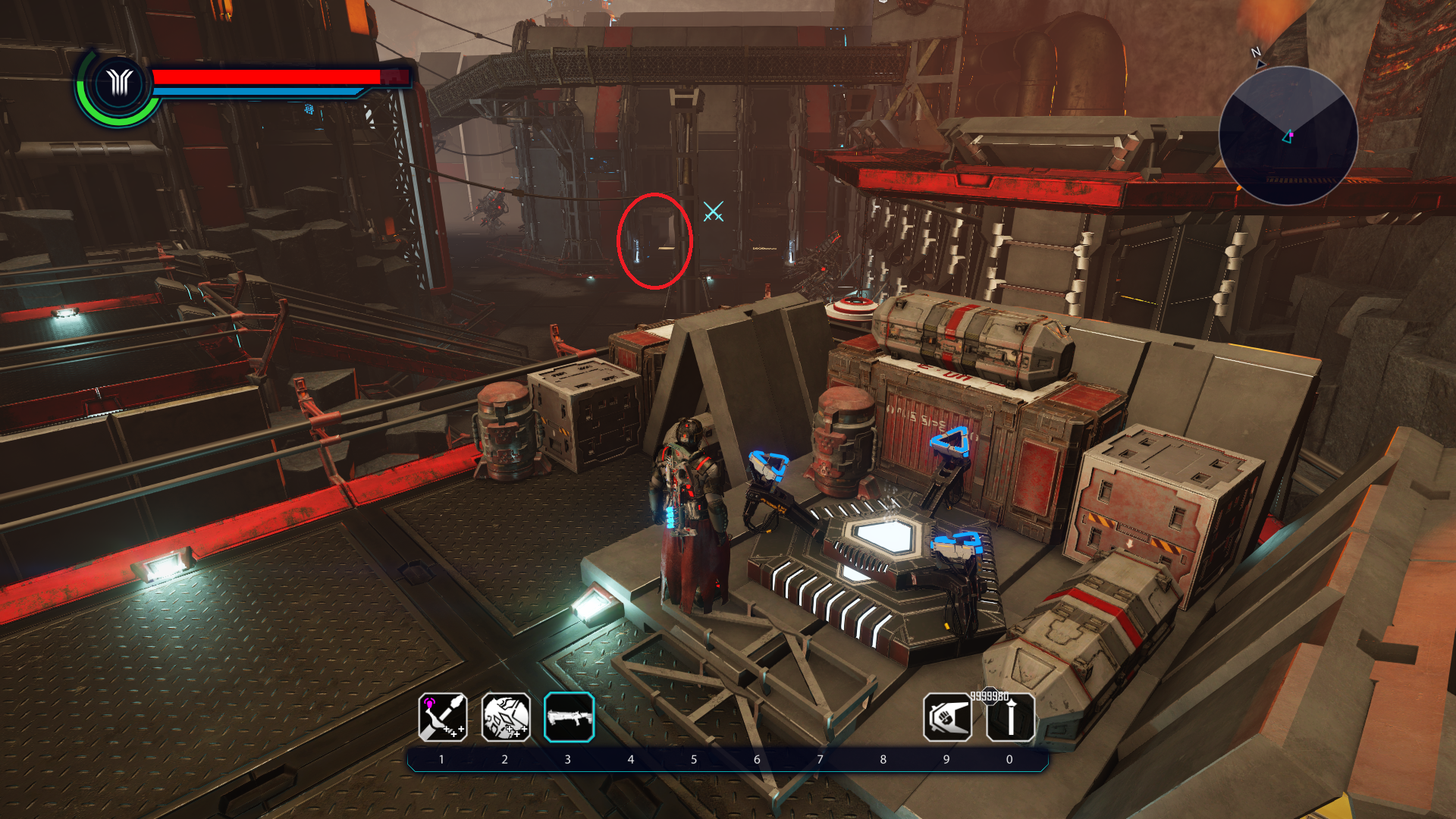Equip the shotgun in hotbar slot 3
1456x819 pixels.
click(x=569, y=717)
